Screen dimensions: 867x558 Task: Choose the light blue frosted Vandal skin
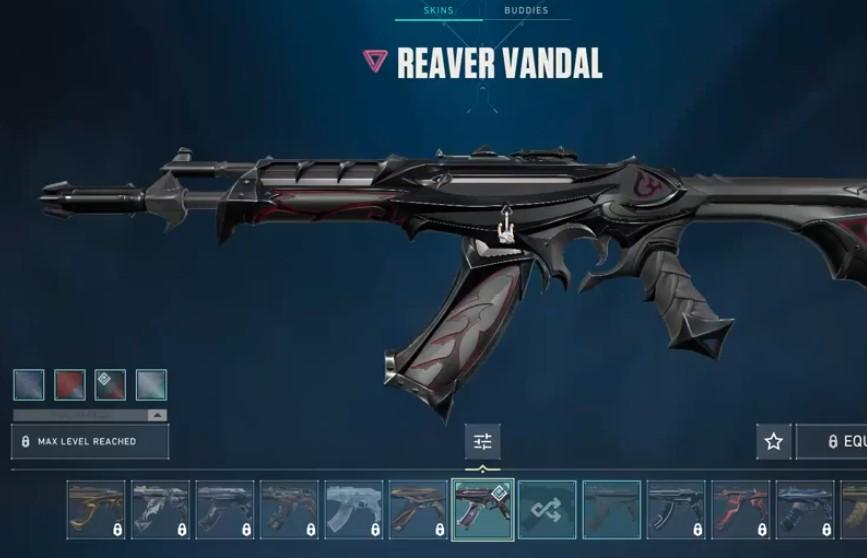pos(354,510)
